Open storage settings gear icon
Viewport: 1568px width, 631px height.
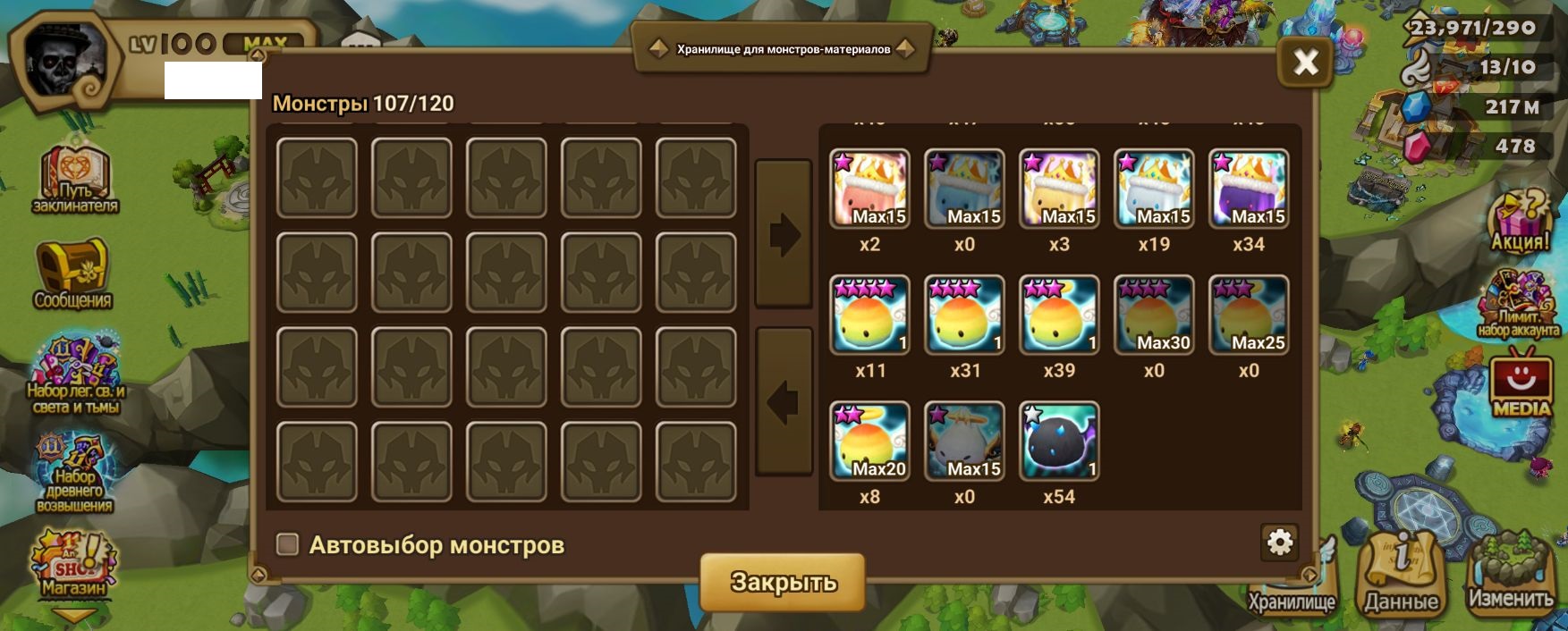[1280, 543]
